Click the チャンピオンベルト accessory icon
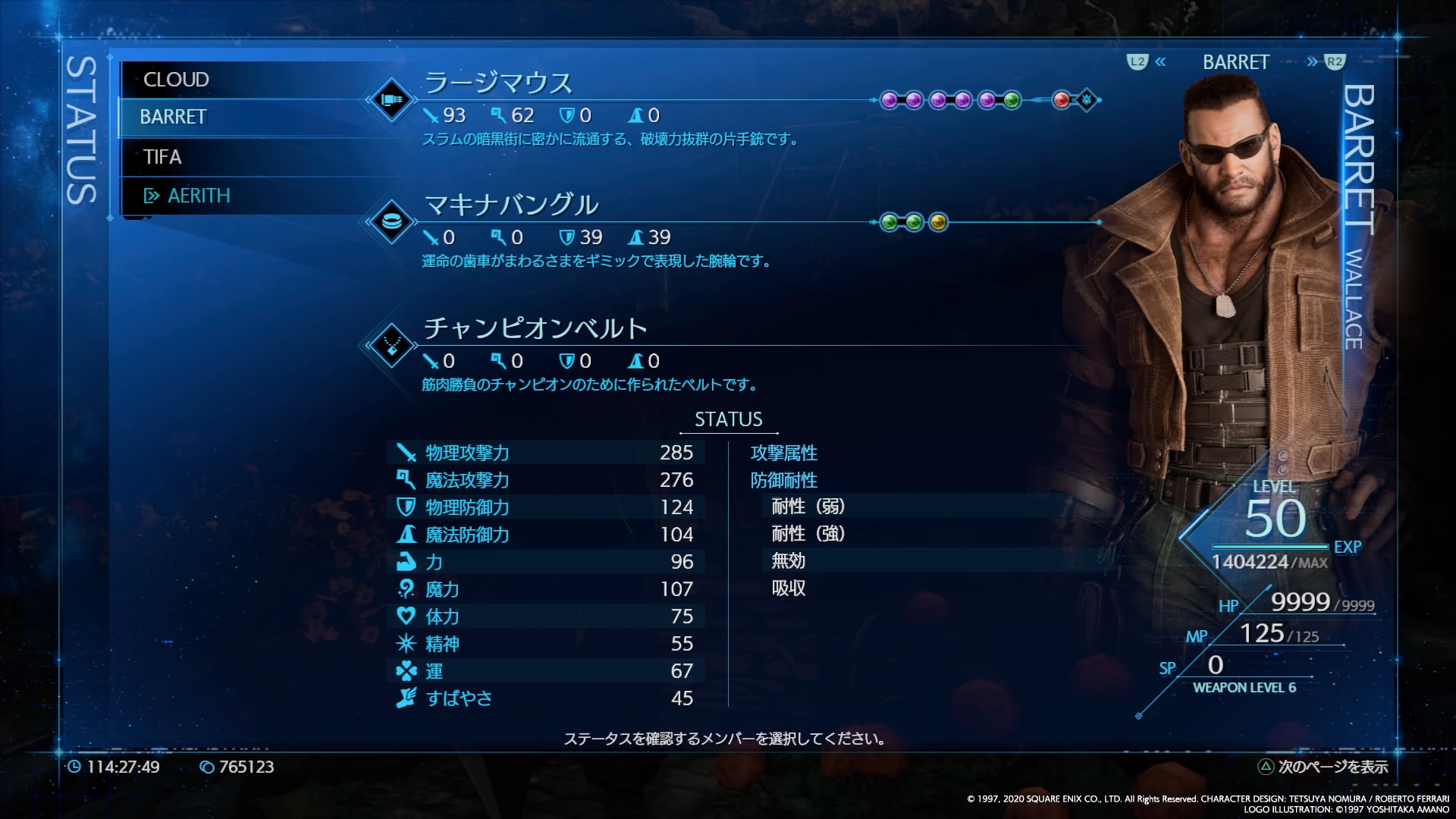 tap(391, 346)
